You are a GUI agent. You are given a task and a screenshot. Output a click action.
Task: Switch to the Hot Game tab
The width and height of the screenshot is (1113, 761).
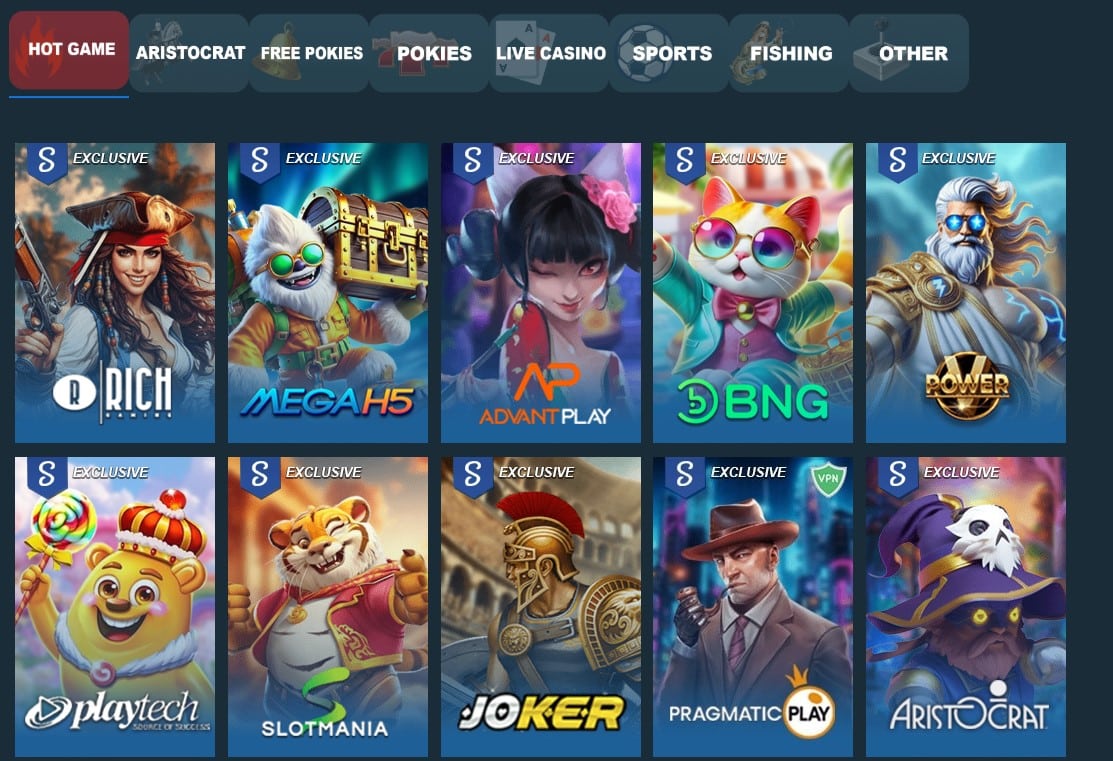pos(69,50)
